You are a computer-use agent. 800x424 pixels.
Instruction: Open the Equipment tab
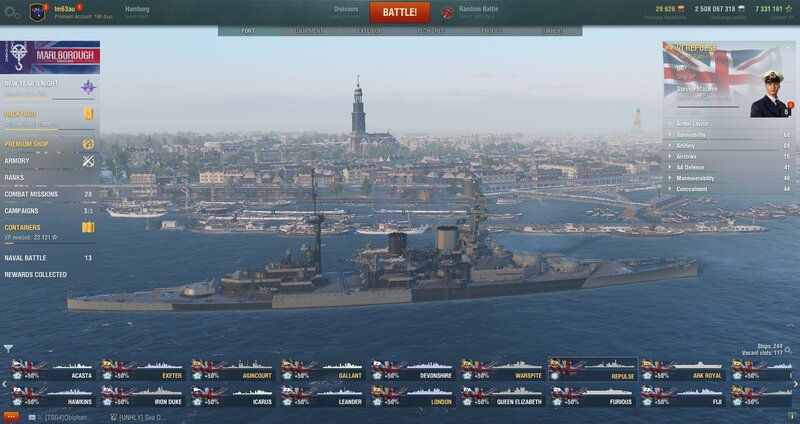click(x=308, y=31)
